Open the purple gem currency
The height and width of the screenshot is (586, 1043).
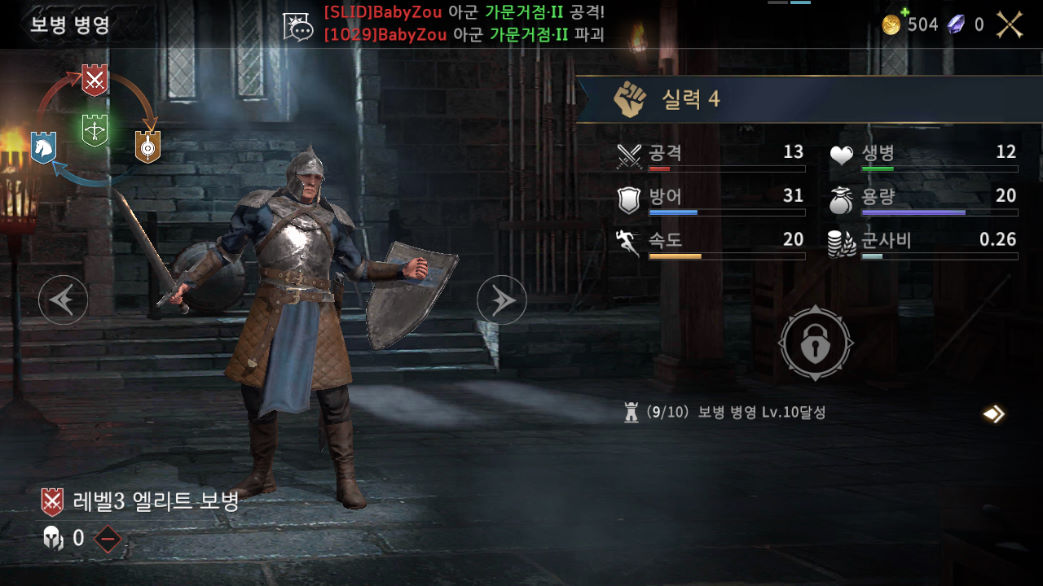(957, 25)
